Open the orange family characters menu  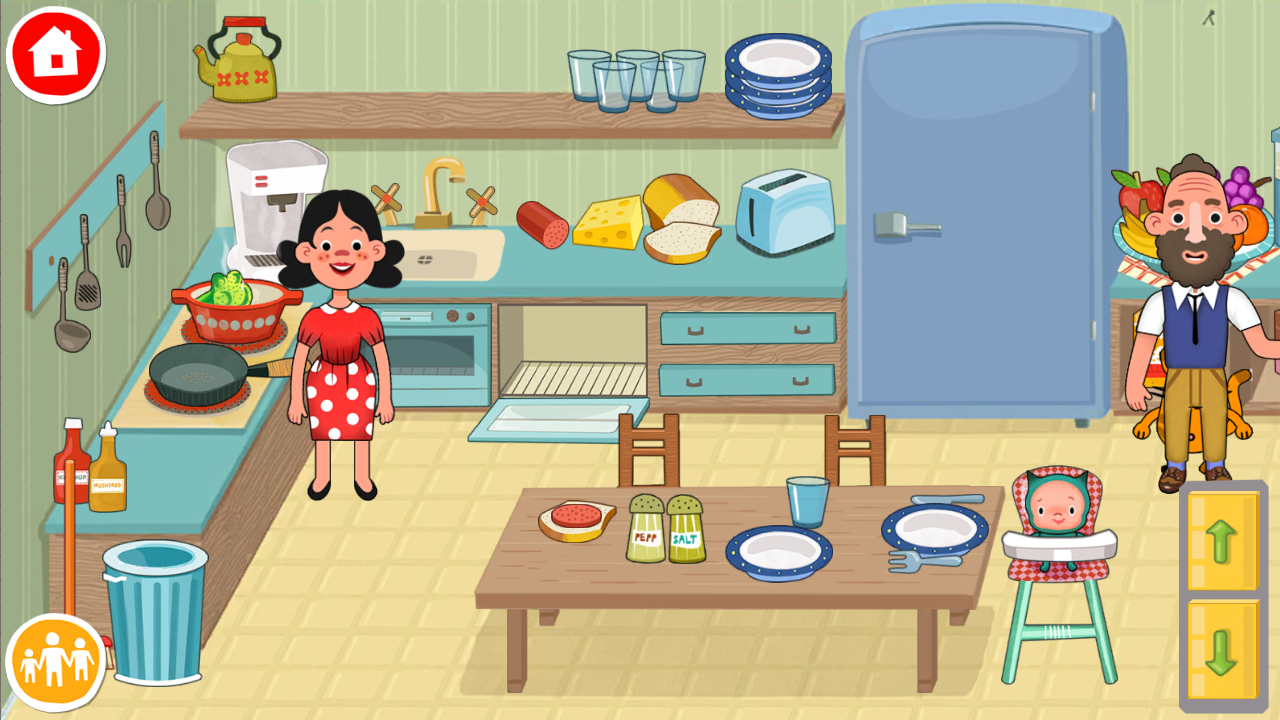56,662
